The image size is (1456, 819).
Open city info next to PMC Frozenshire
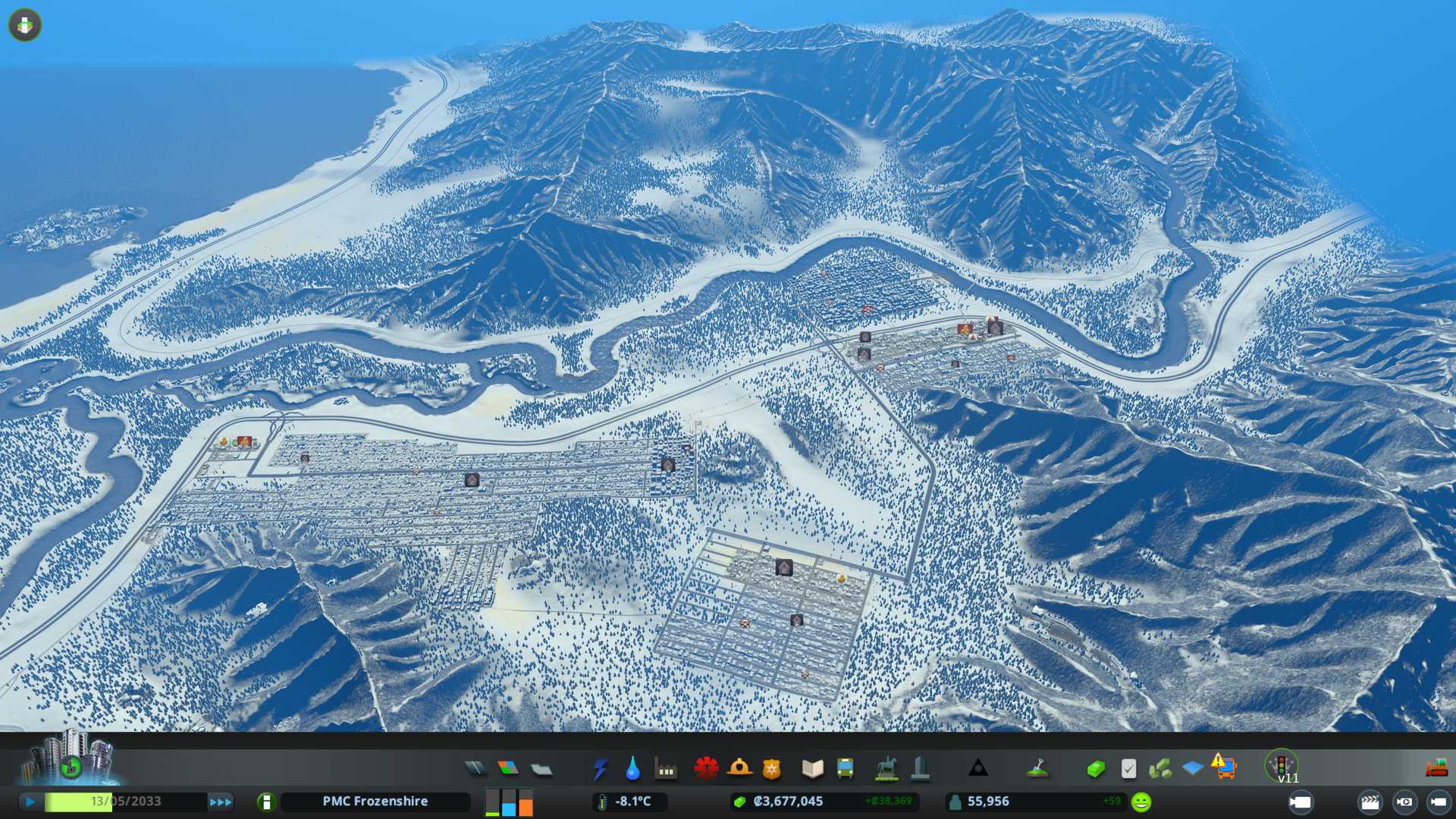pyautogui.click(x=266, y=802)
